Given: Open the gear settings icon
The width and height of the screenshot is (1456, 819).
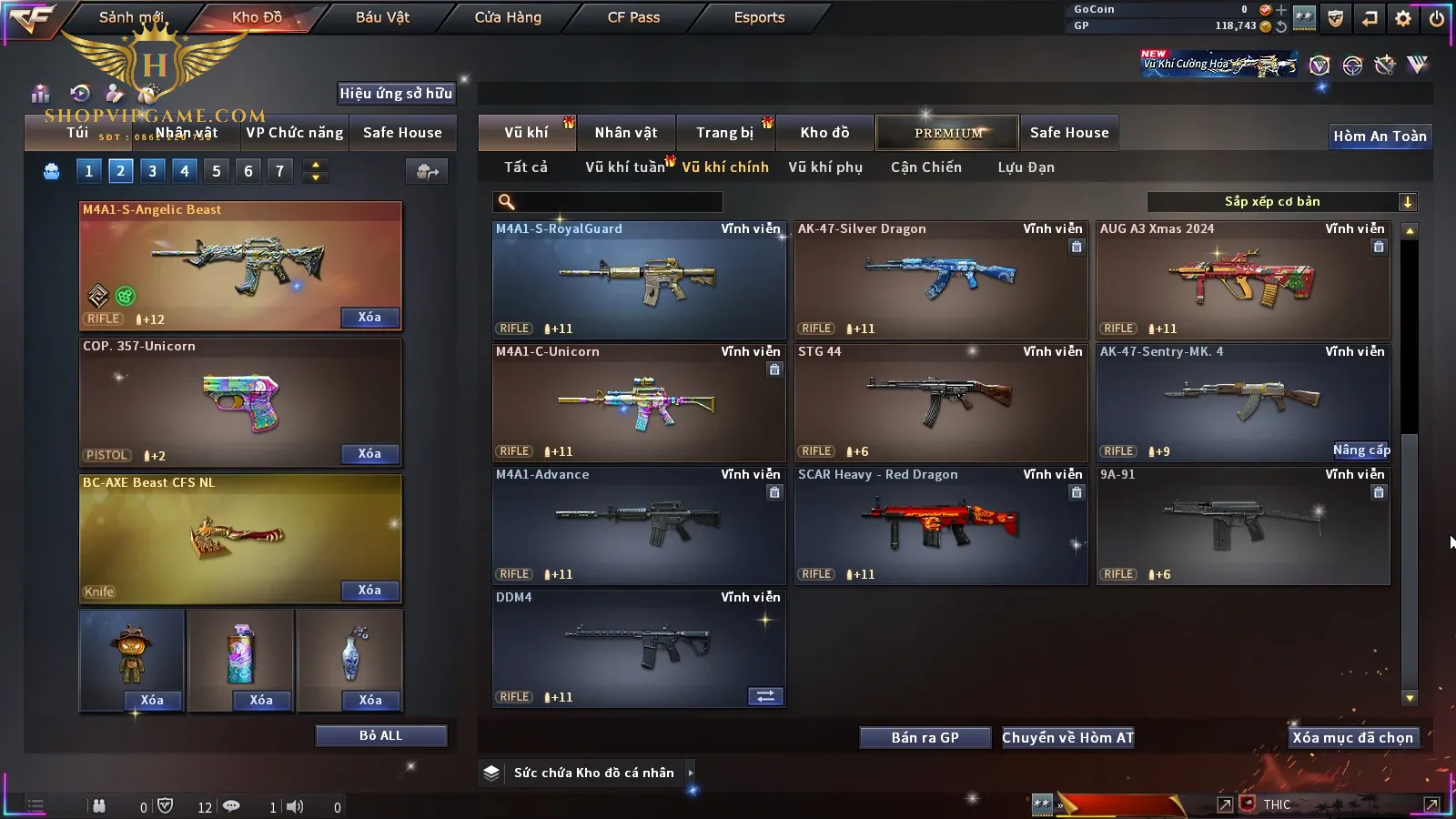Looking at the screenshot, I should click(x=1403, y=18).
